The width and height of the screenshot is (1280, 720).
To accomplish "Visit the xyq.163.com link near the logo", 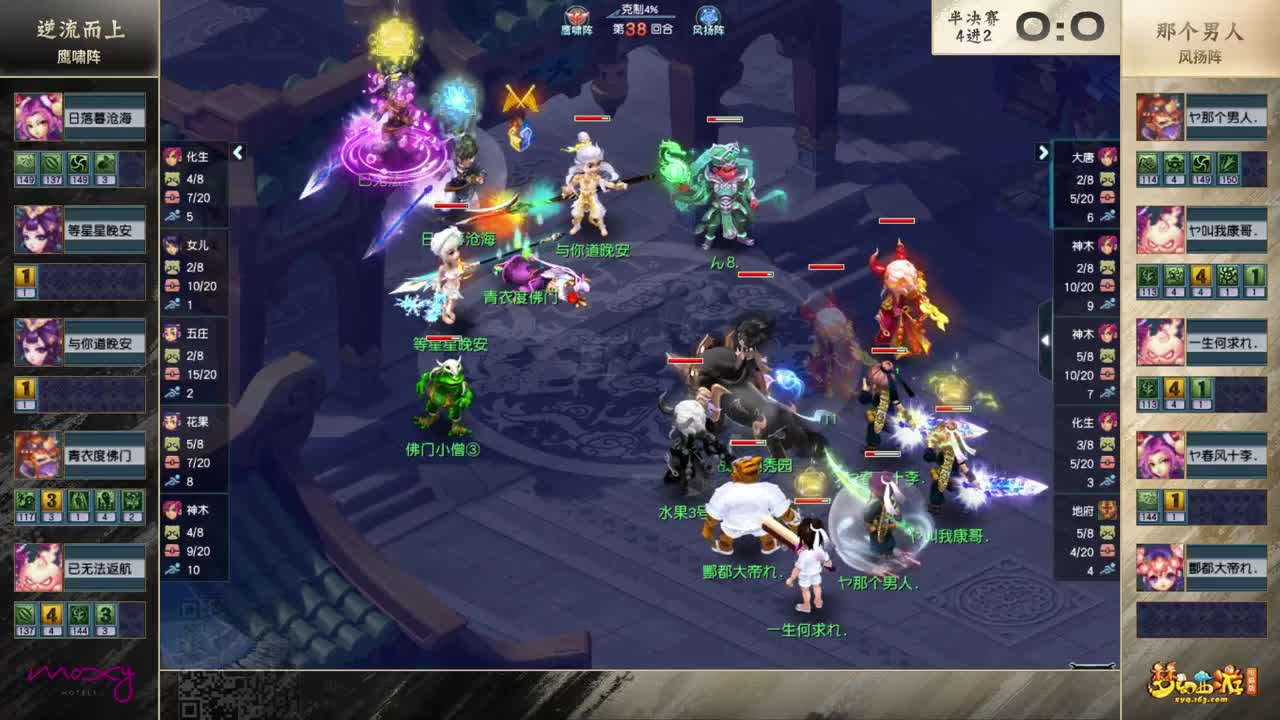I will 1203,697.
